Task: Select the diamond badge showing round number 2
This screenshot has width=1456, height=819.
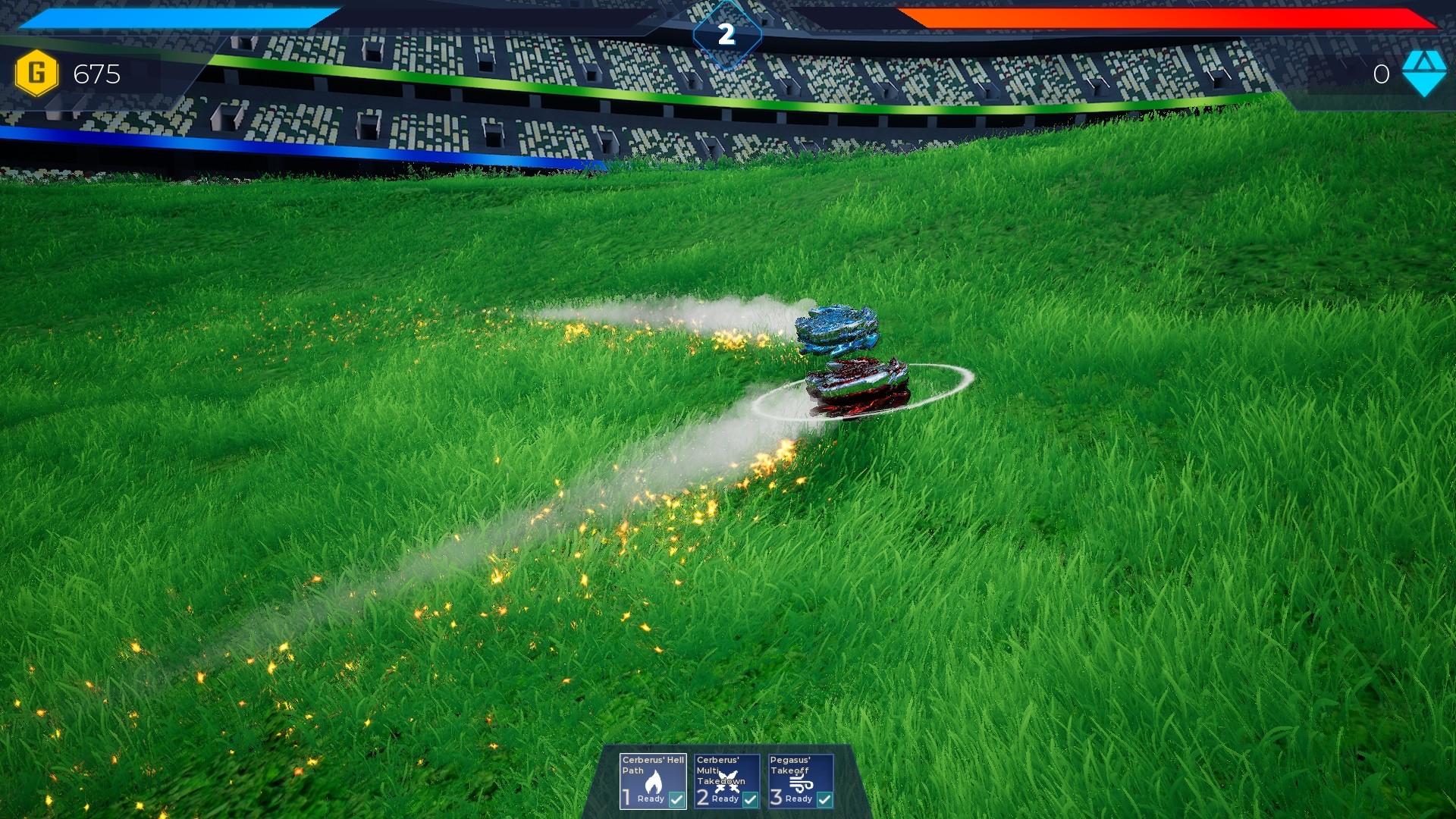Action: [x=726, y=31]
